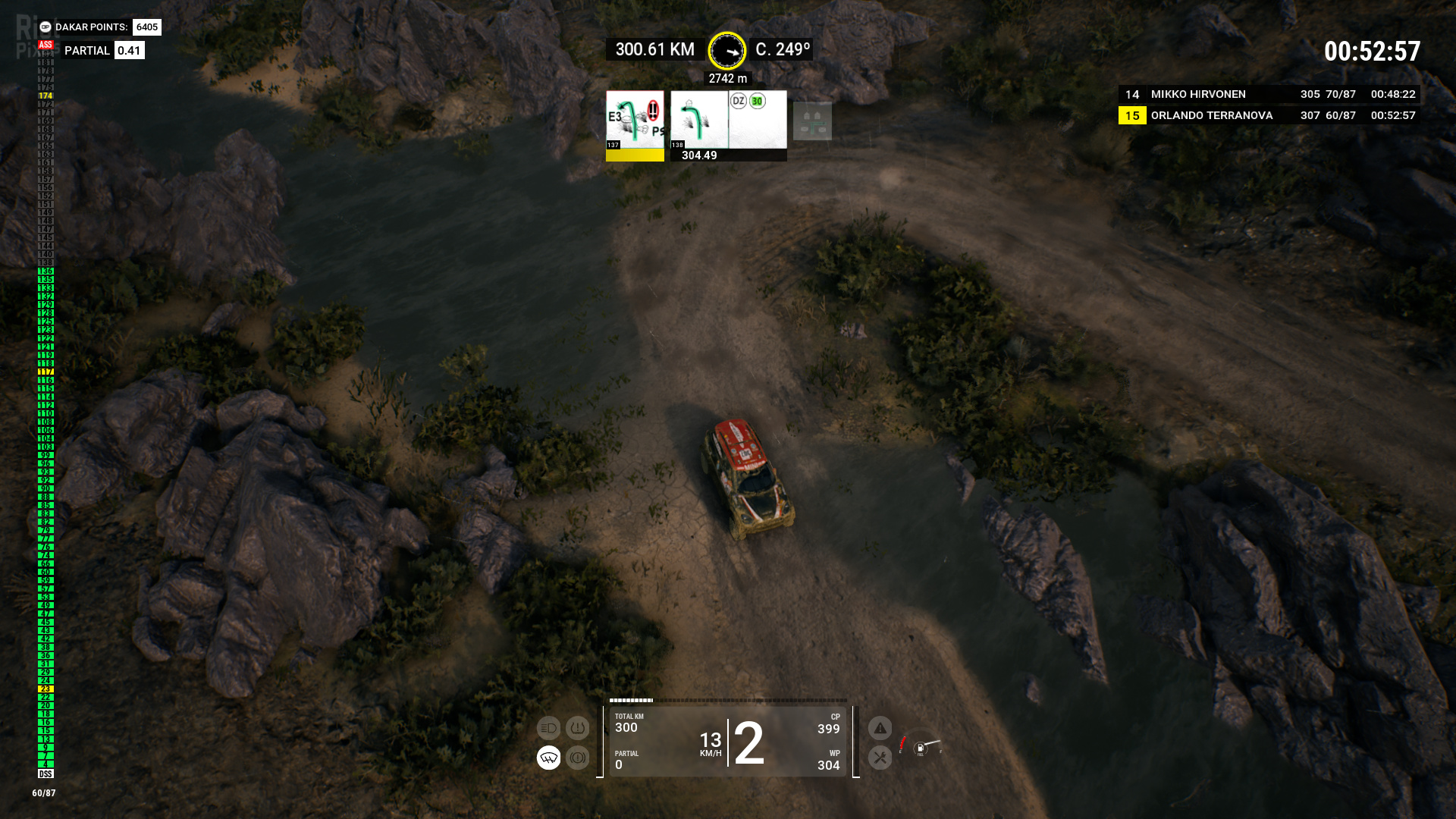Open the wrench and screwdriver repair icon
The height and width of the screenshot is (819, 1456).
[880, 758]
